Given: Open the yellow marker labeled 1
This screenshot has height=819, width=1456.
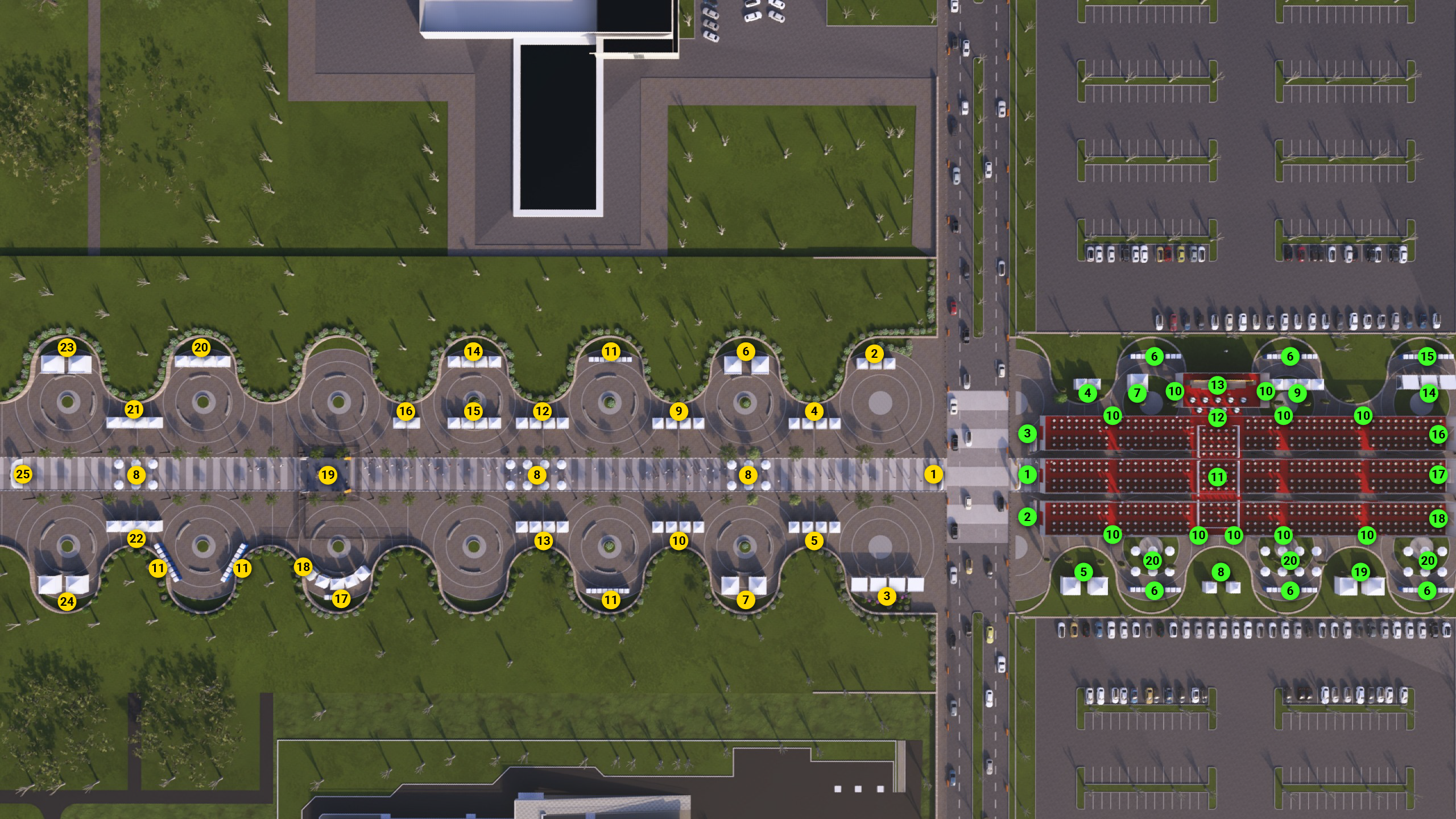Looking at the screenshot, I should tap(933, 474).
